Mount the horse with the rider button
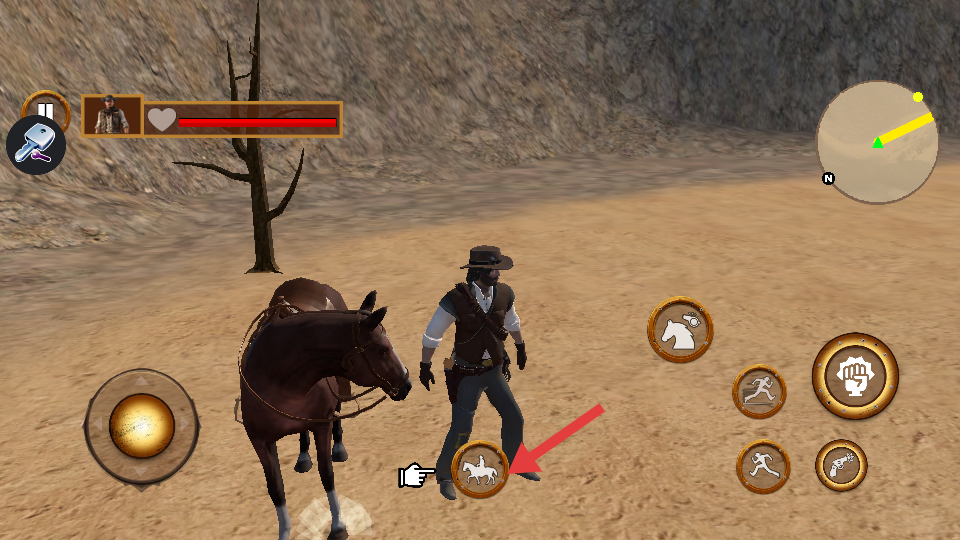960x540 pixels. 480,469
